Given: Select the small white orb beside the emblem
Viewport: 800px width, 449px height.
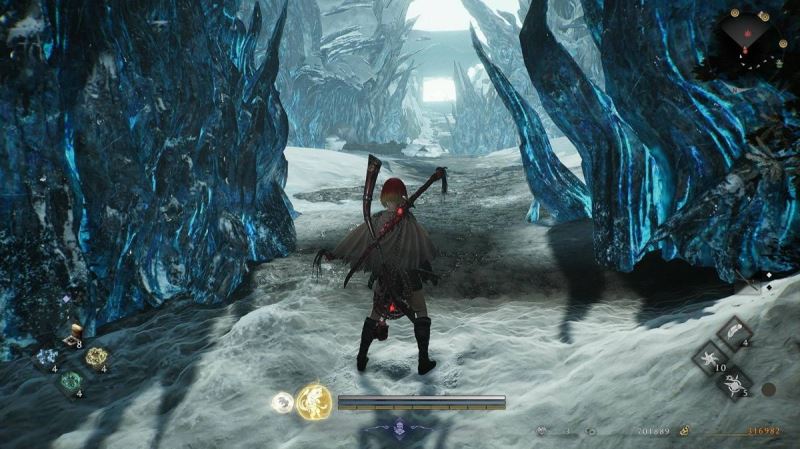Looking at the screenshot, I should click(281, 402).
